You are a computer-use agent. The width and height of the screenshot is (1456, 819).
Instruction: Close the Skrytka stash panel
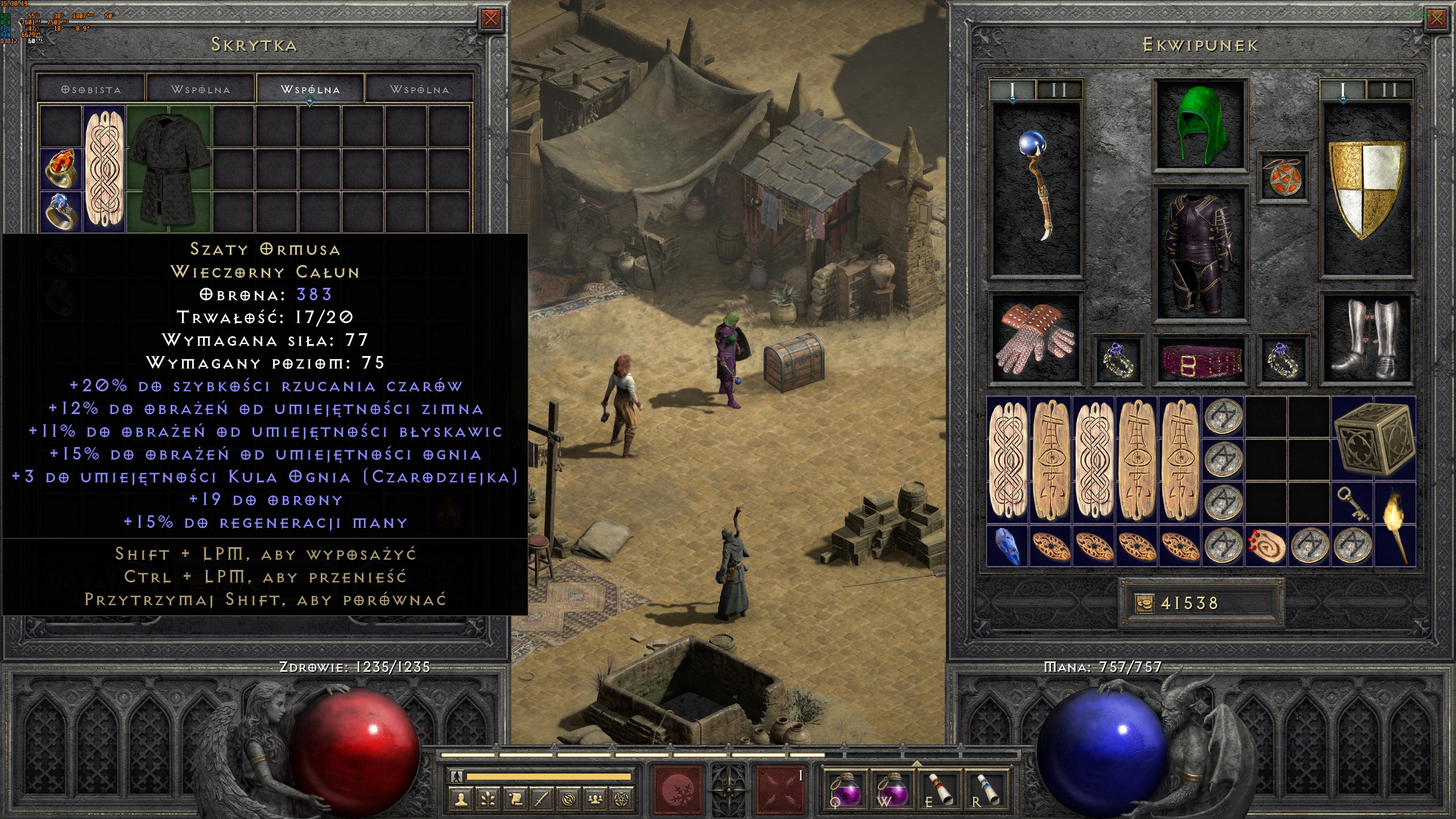click(x=490, y=19)
